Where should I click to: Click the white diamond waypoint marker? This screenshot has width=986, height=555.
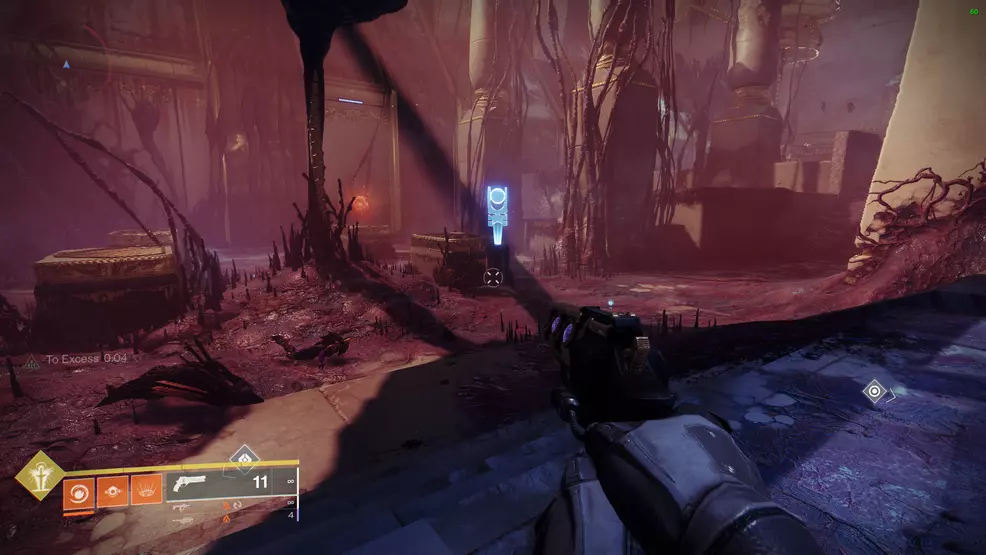[875, 391]
